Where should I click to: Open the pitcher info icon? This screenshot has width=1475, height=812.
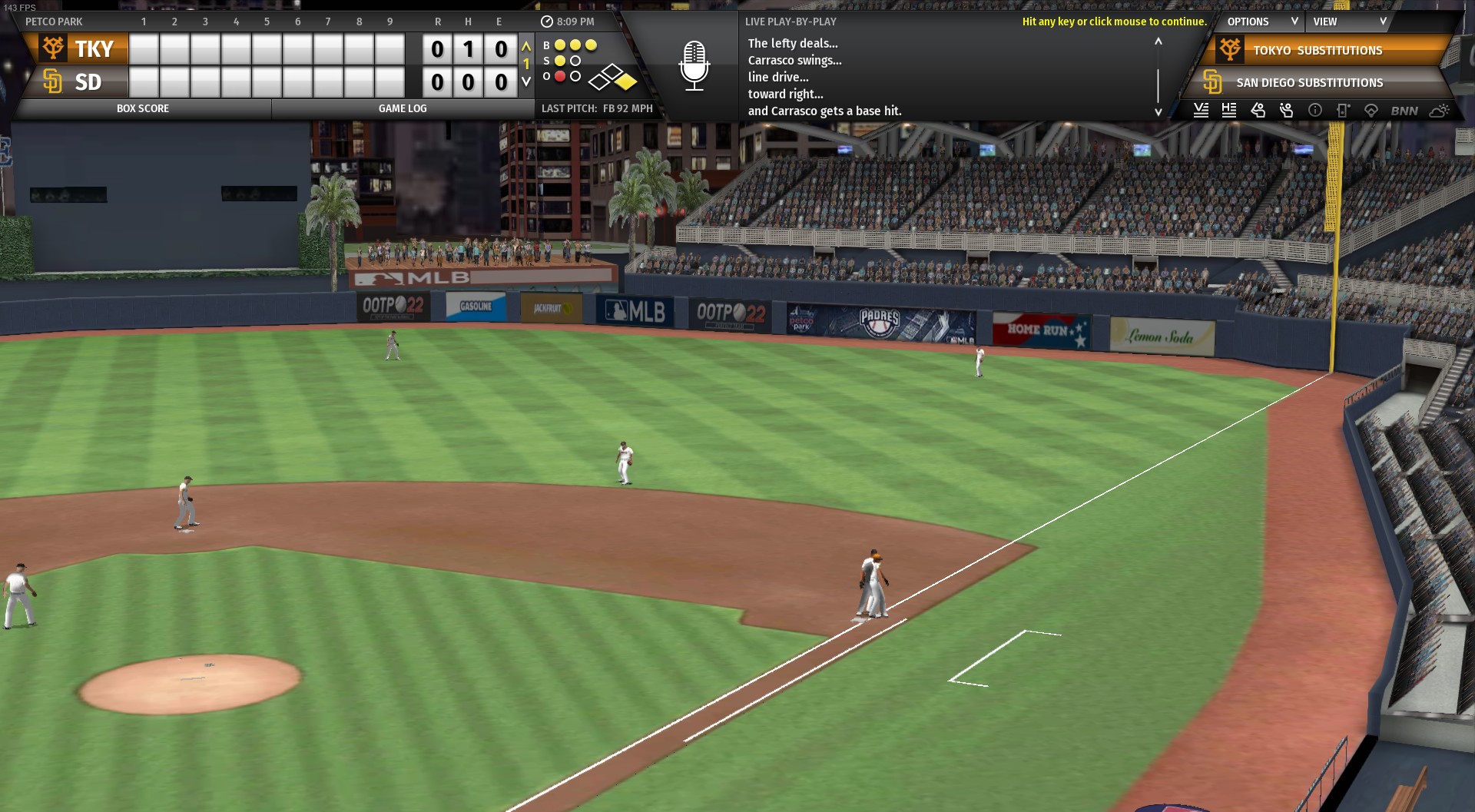(1286, 111)
